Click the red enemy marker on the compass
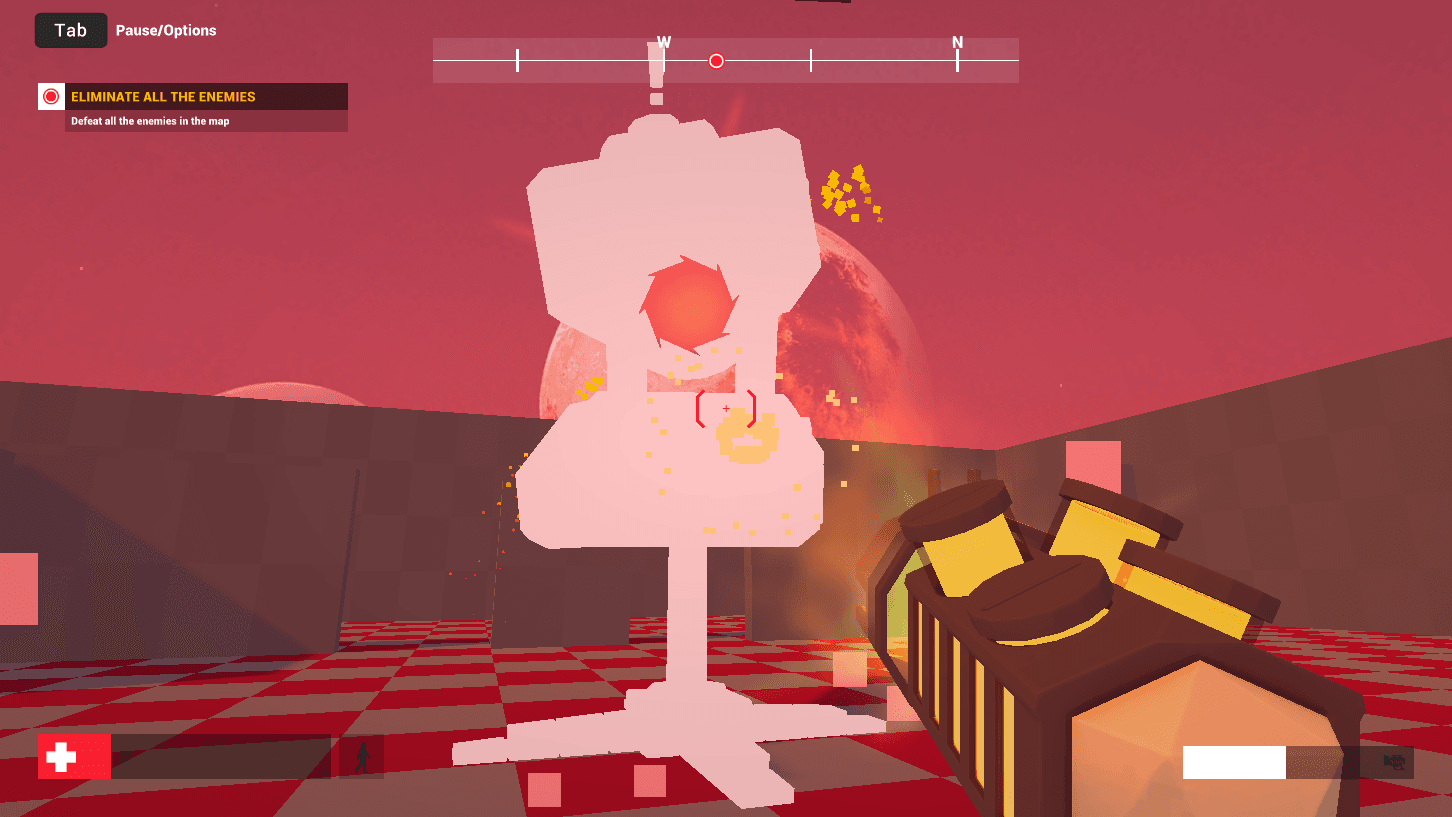This screenshot has height=817, width=1452. [716, 61]
